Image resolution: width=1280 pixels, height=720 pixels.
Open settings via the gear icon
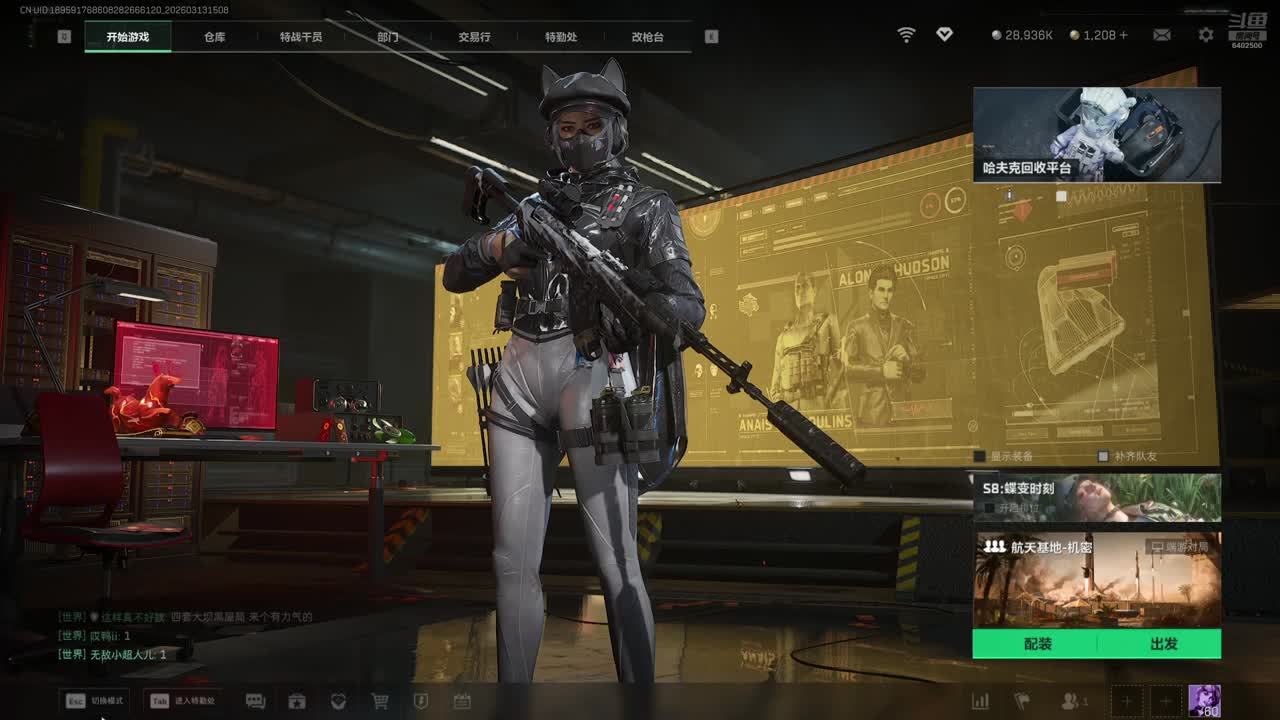coord(1206,35)
